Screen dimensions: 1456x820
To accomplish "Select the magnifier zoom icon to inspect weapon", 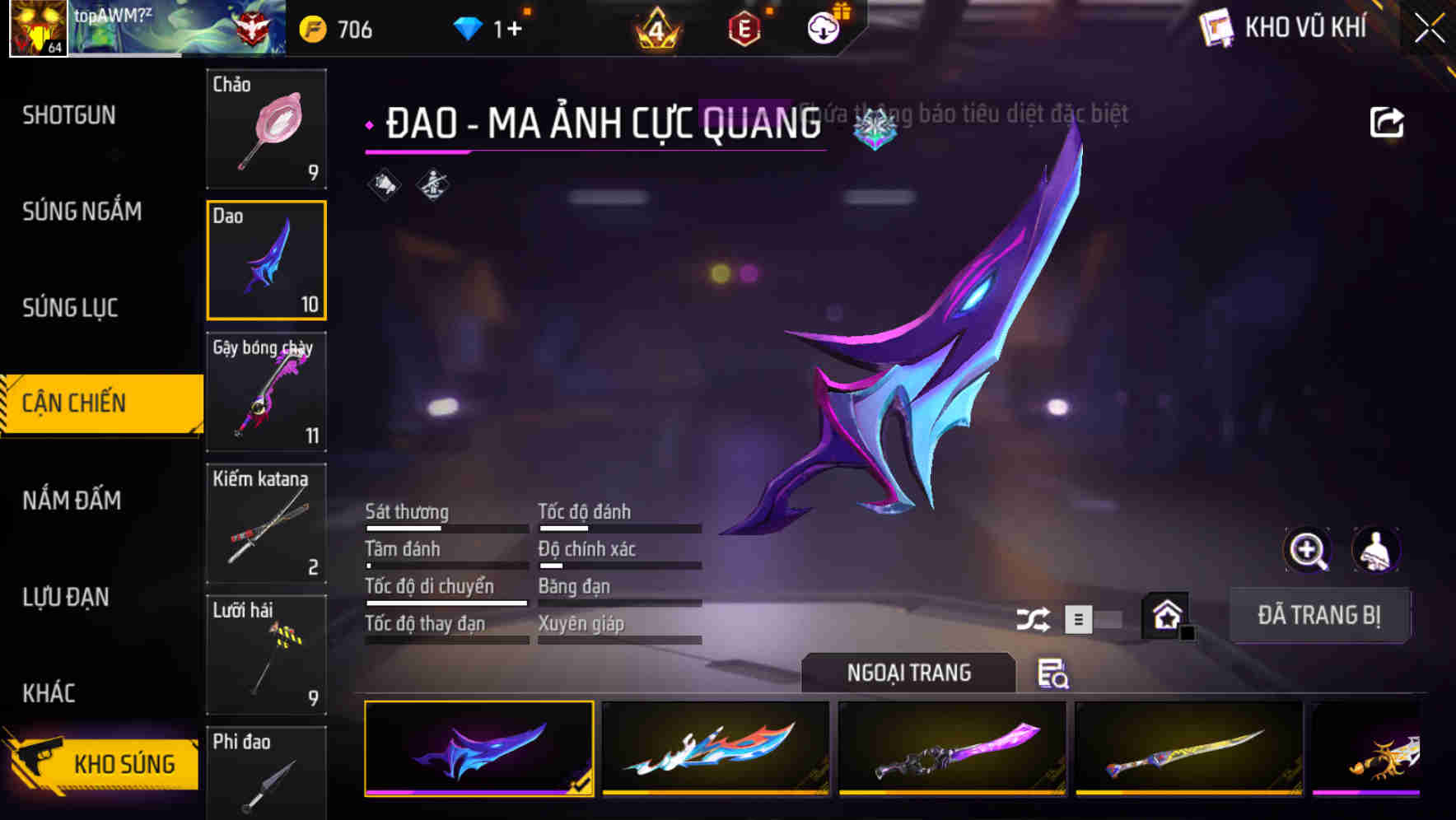I will (x=1308, y=550).
